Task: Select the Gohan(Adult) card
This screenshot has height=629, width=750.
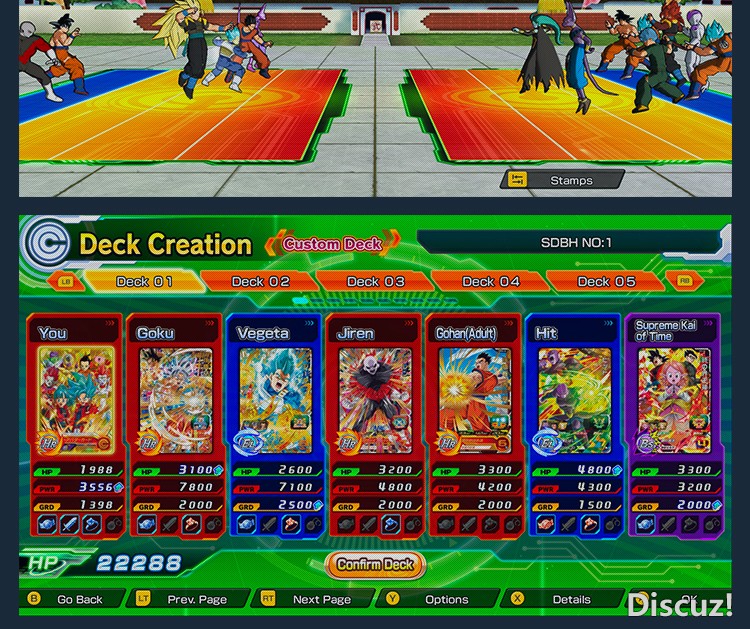Action: click(x=475, y=400)
